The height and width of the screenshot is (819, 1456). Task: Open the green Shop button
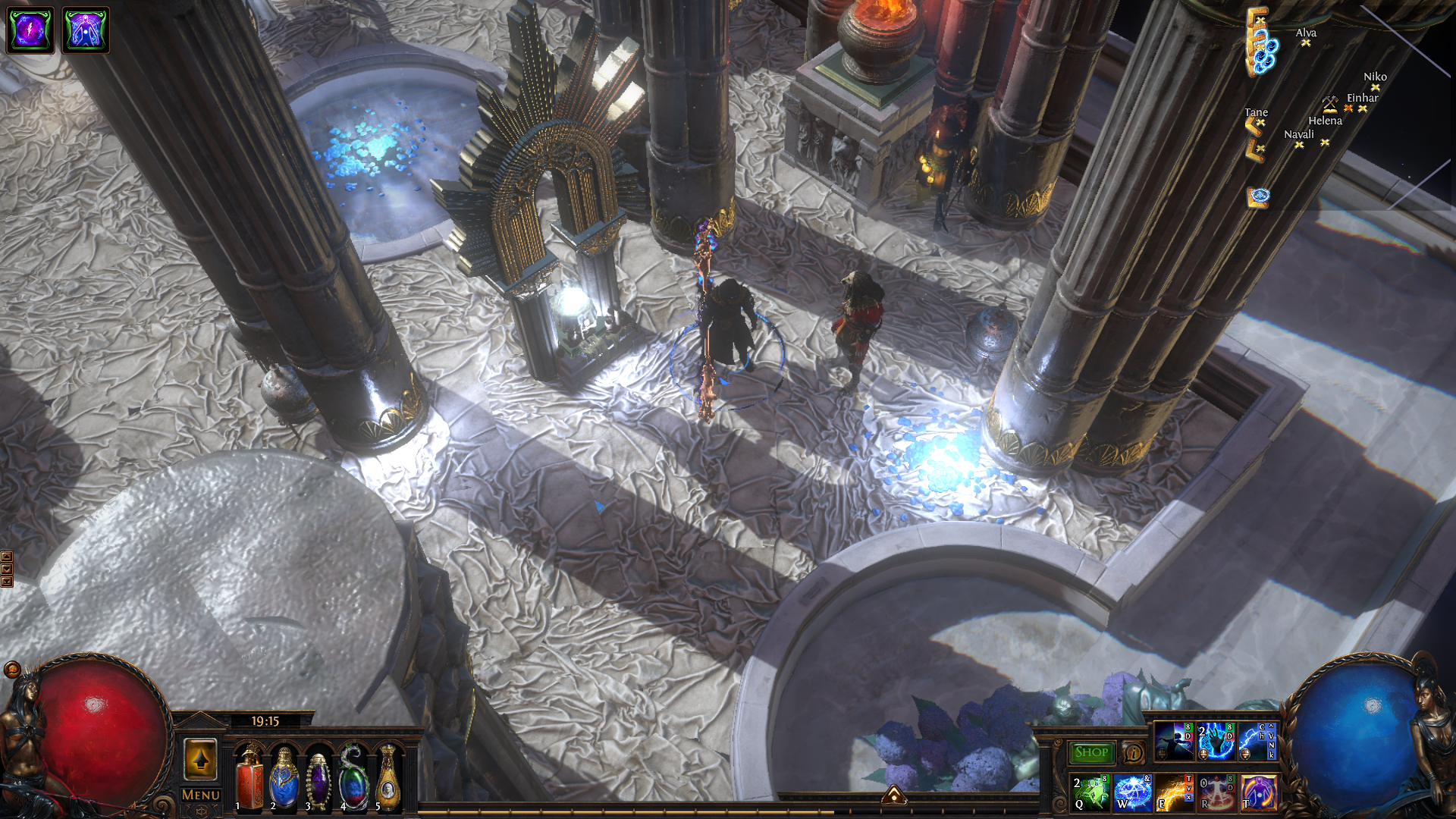1091,752
